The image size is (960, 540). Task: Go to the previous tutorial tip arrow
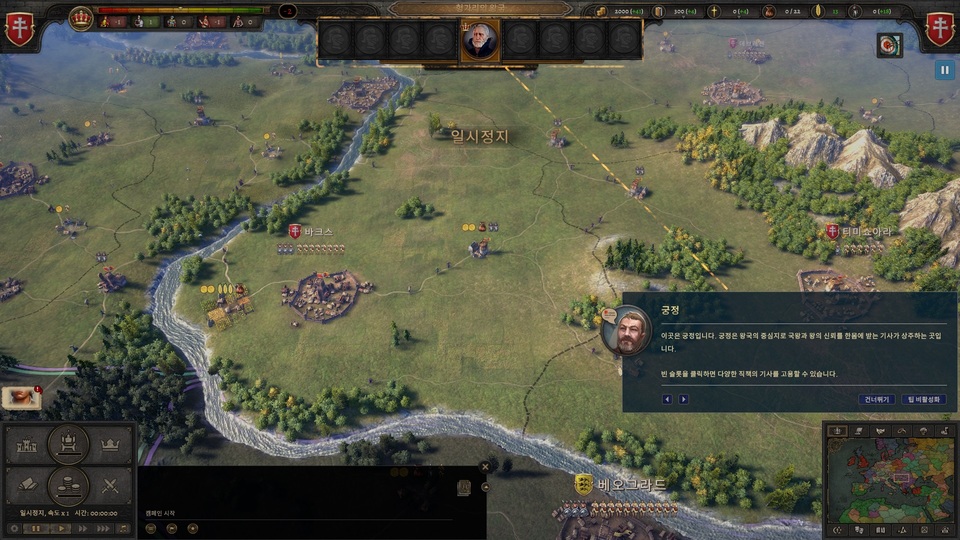(x=667, y=399)
